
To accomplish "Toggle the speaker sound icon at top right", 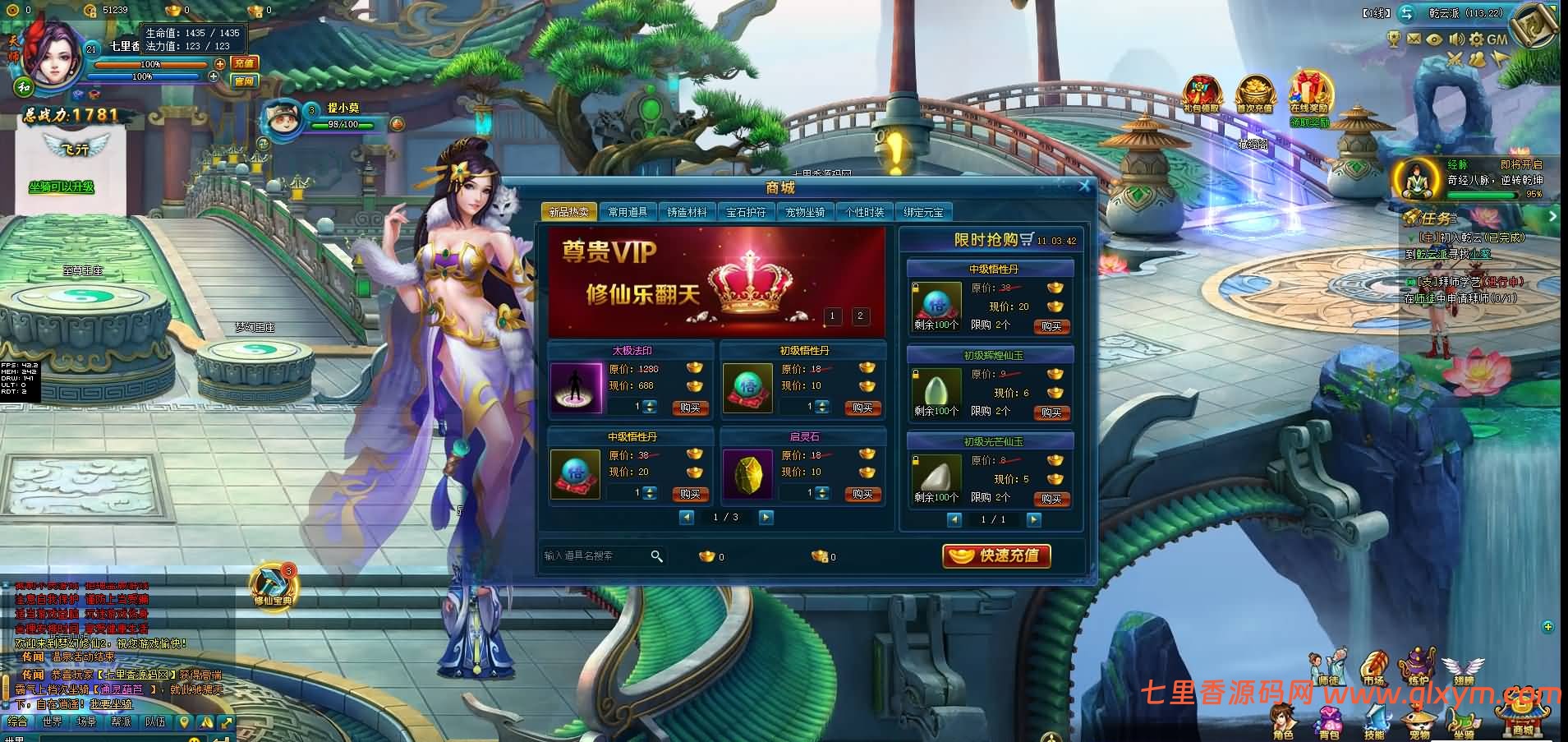I will [x=1455, y=39].
